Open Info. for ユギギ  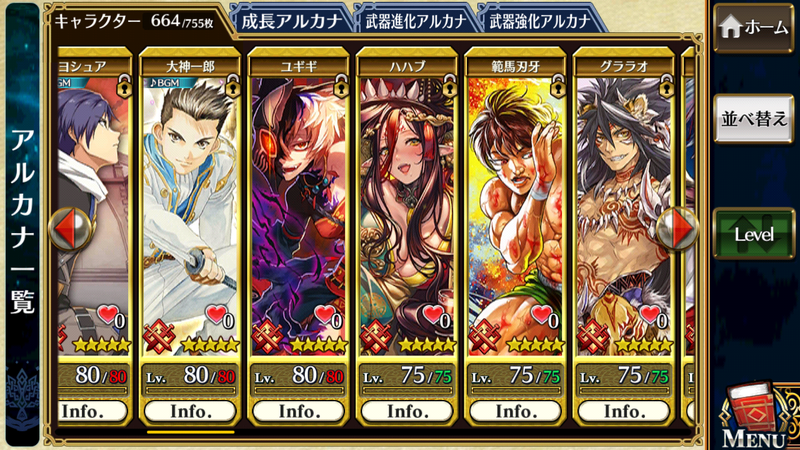tap(299, 411)
